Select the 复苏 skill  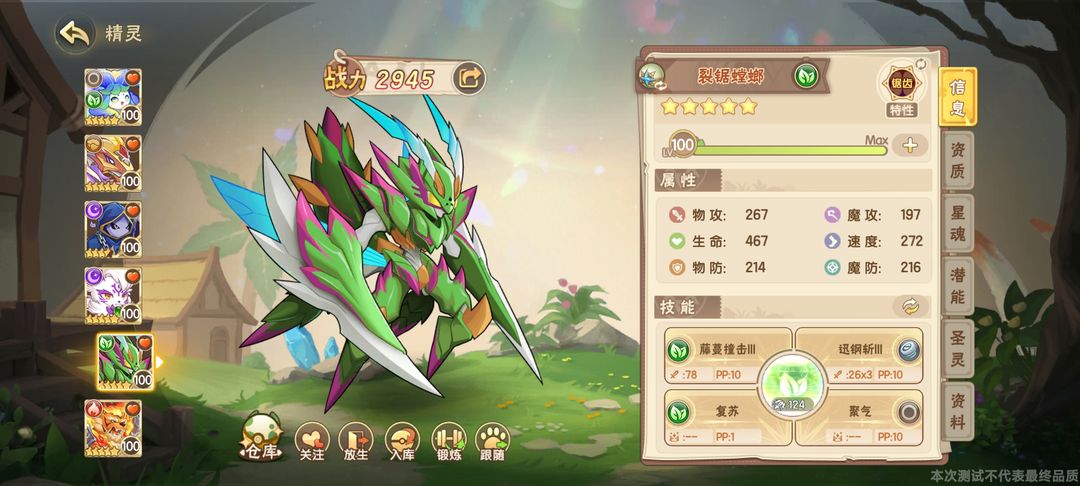[x=728, y=418]
